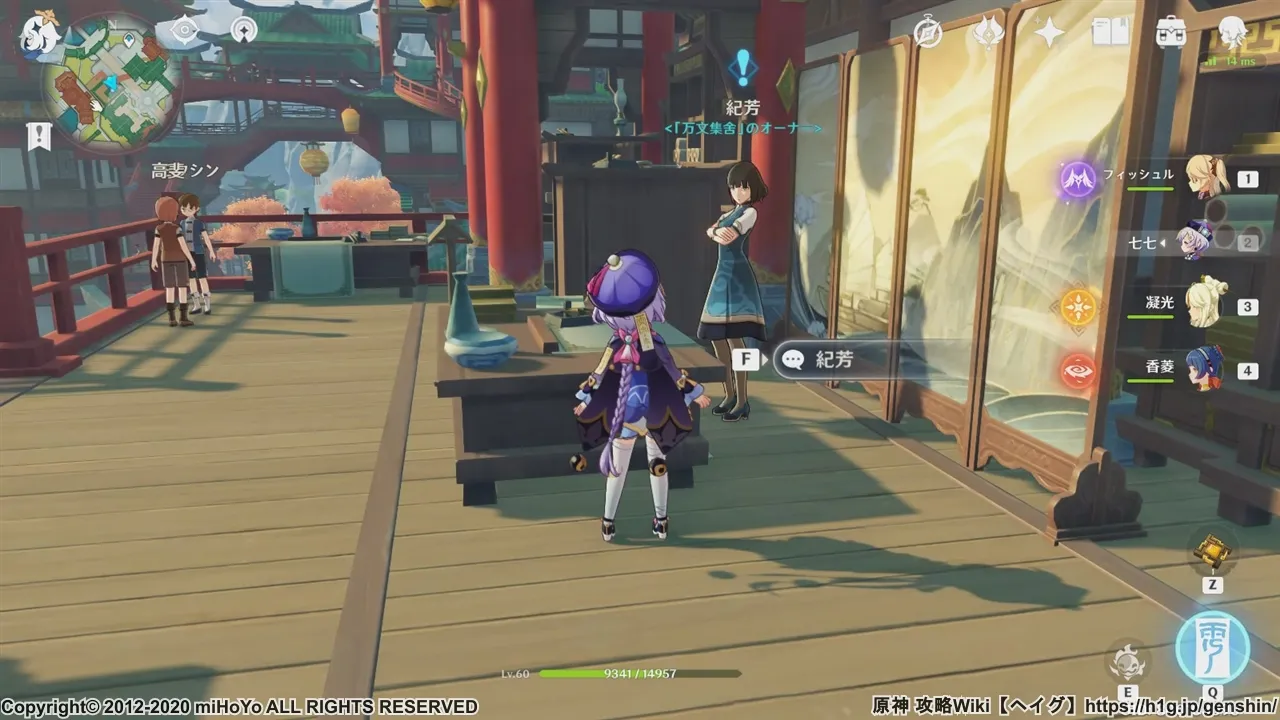Image resolution: width=1280 pixels, height=720 pixels.
Task: Switch to party member フィッシュル
Action: point(1207,178)
